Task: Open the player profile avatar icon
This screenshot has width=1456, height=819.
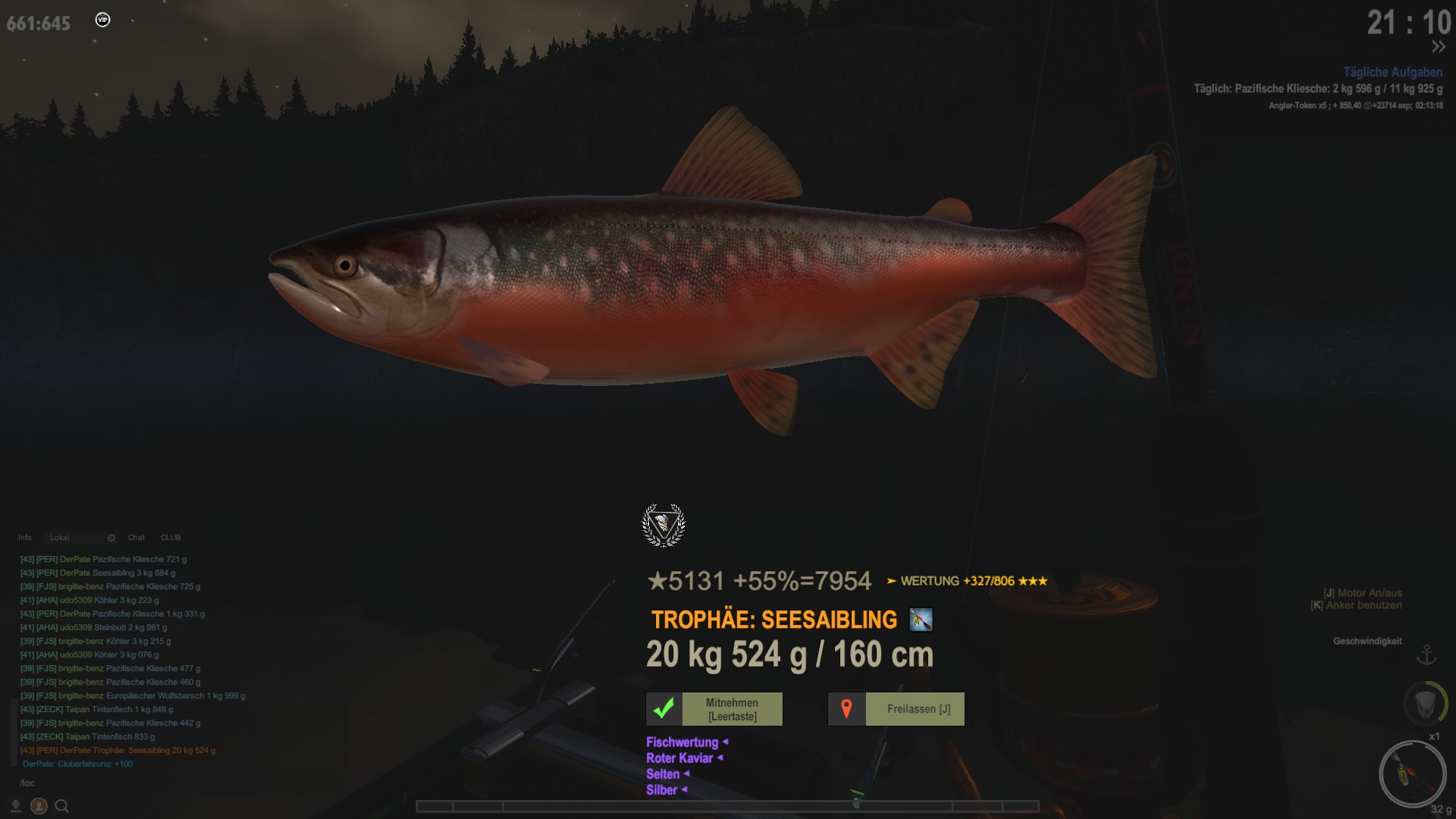Action: click(x=39, y=806)
